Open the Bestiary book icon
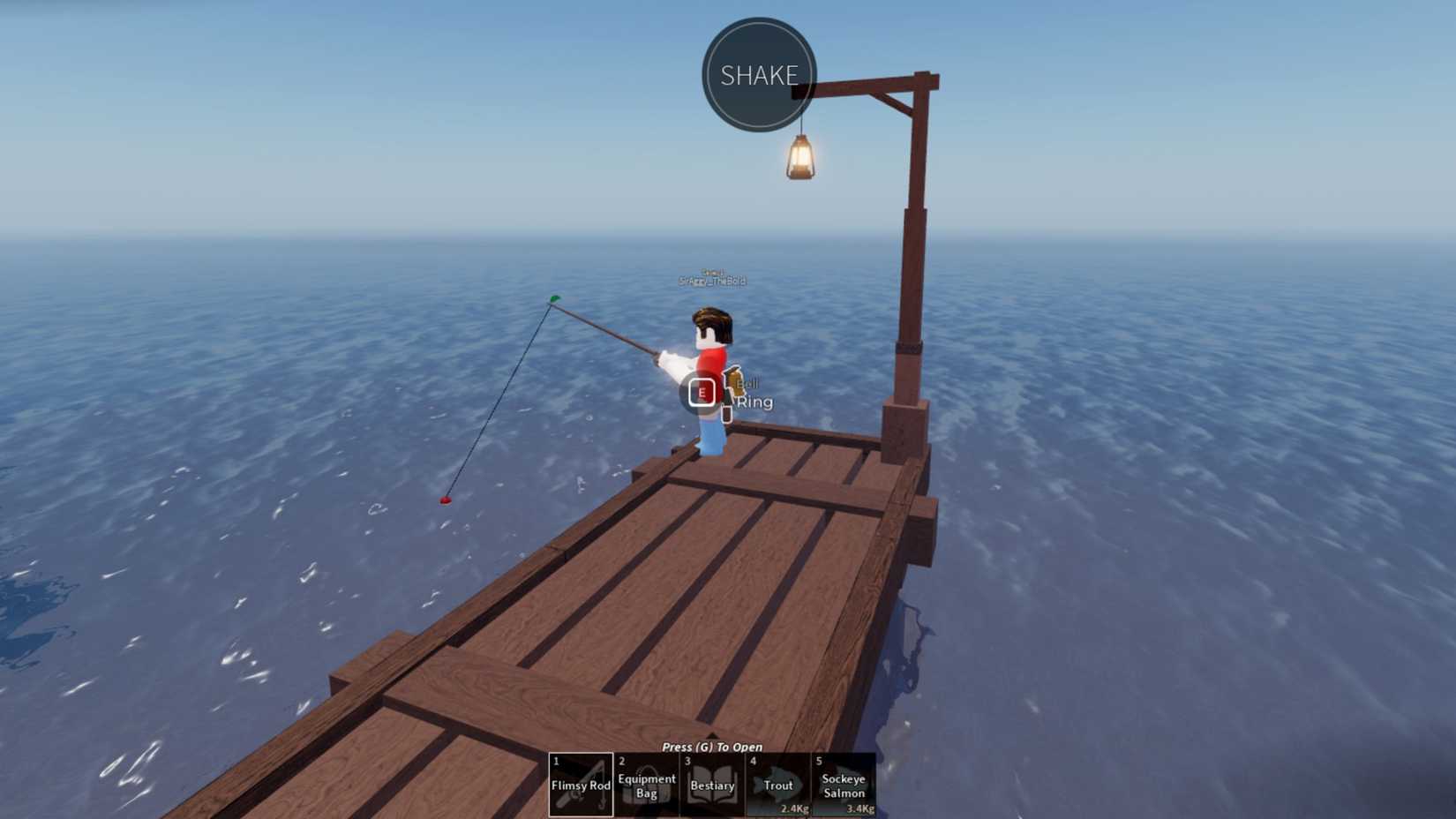This screenshot has height=819, width=1456. point(712,785)
